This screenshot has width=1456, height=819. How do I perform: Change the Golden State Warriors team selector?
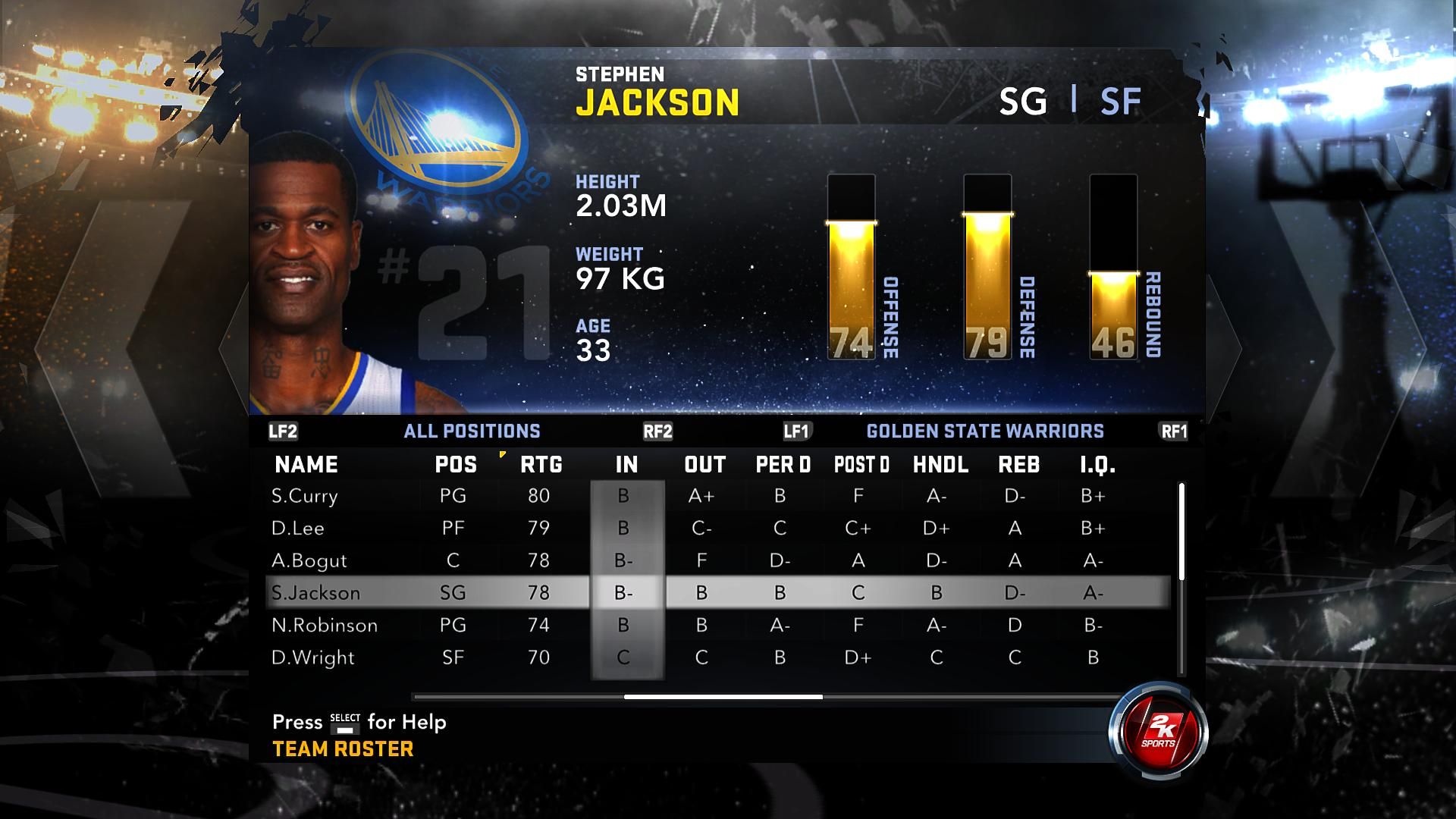[984, 431]
